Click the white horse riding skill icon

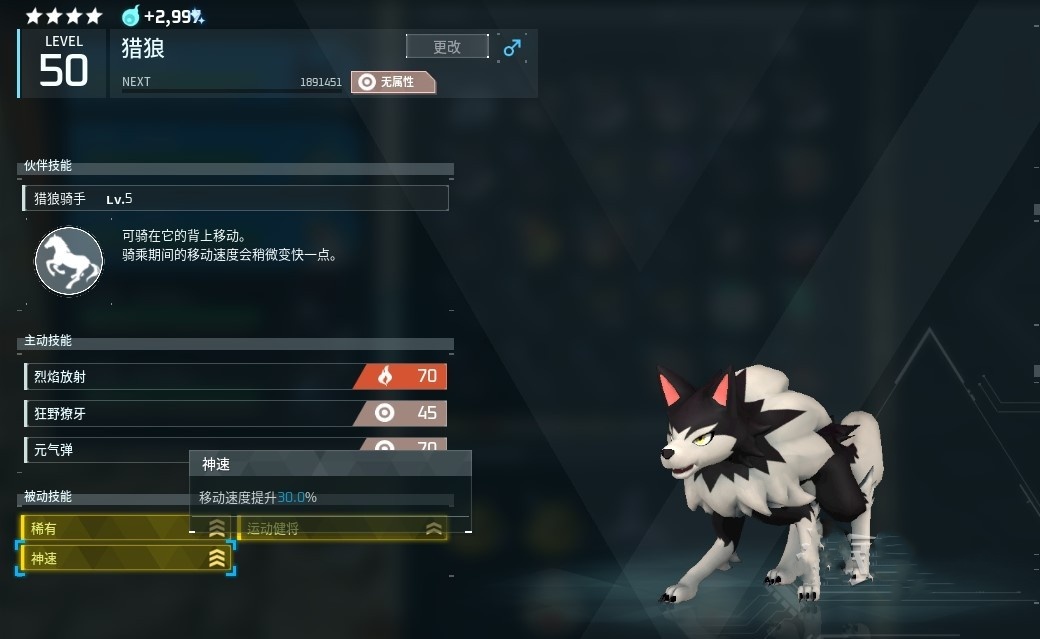[x=69, y=261]
